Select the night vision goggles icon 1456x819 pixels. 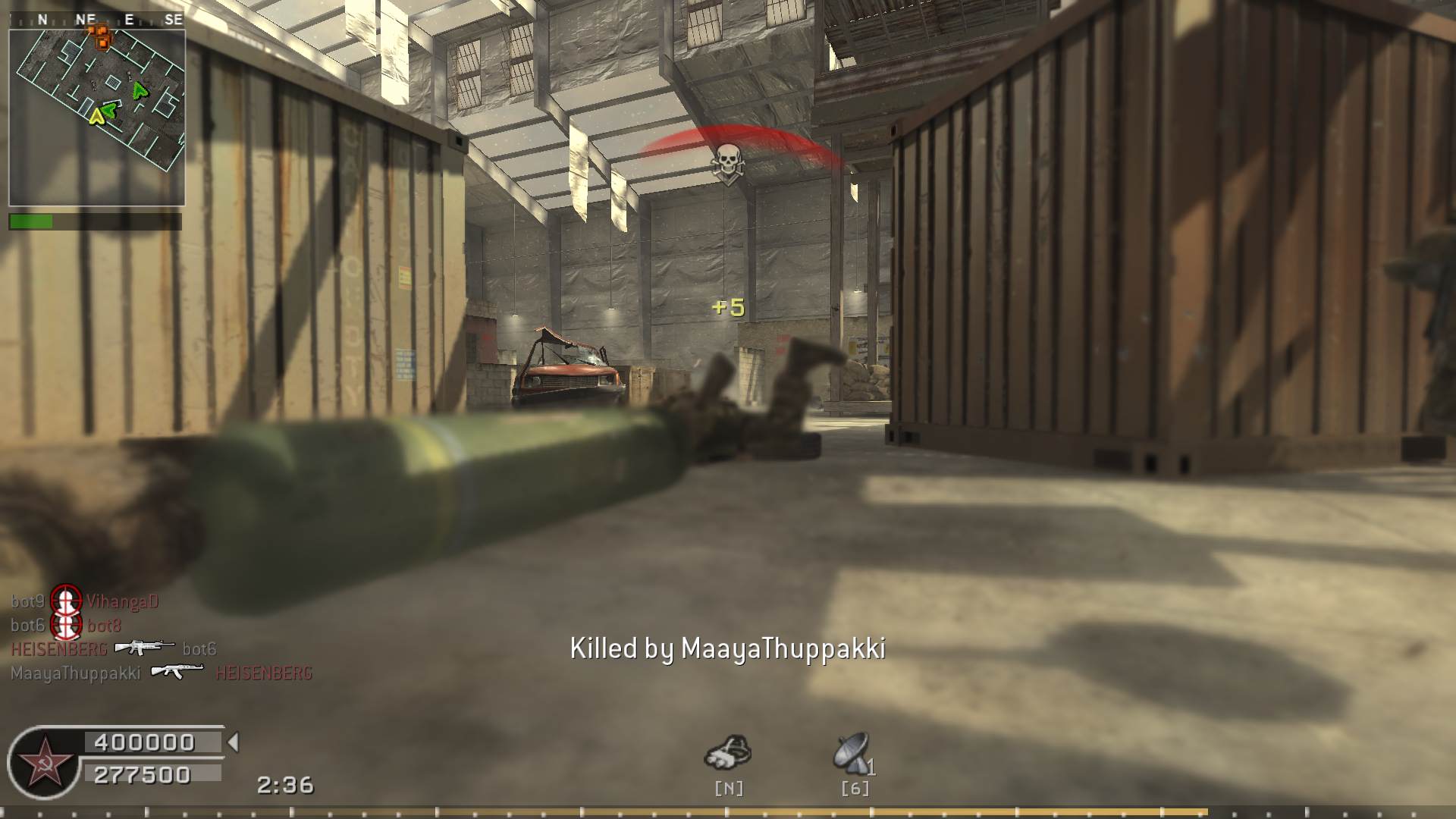tap(728, 753)
